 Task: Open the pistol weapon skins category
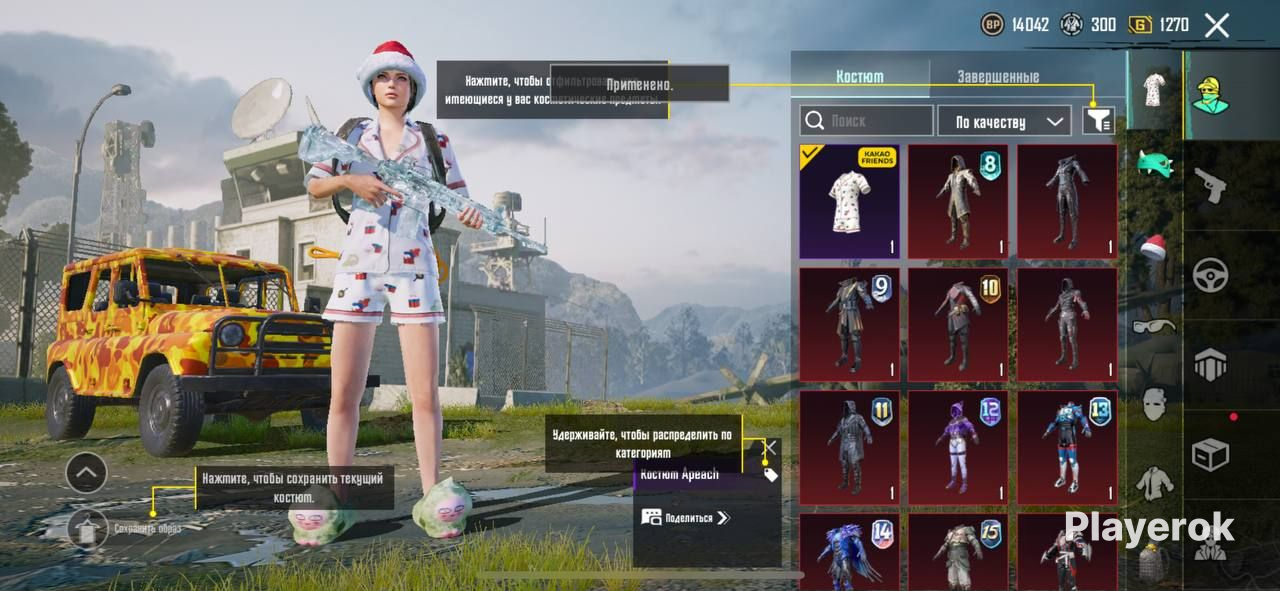coord(1210,184)
